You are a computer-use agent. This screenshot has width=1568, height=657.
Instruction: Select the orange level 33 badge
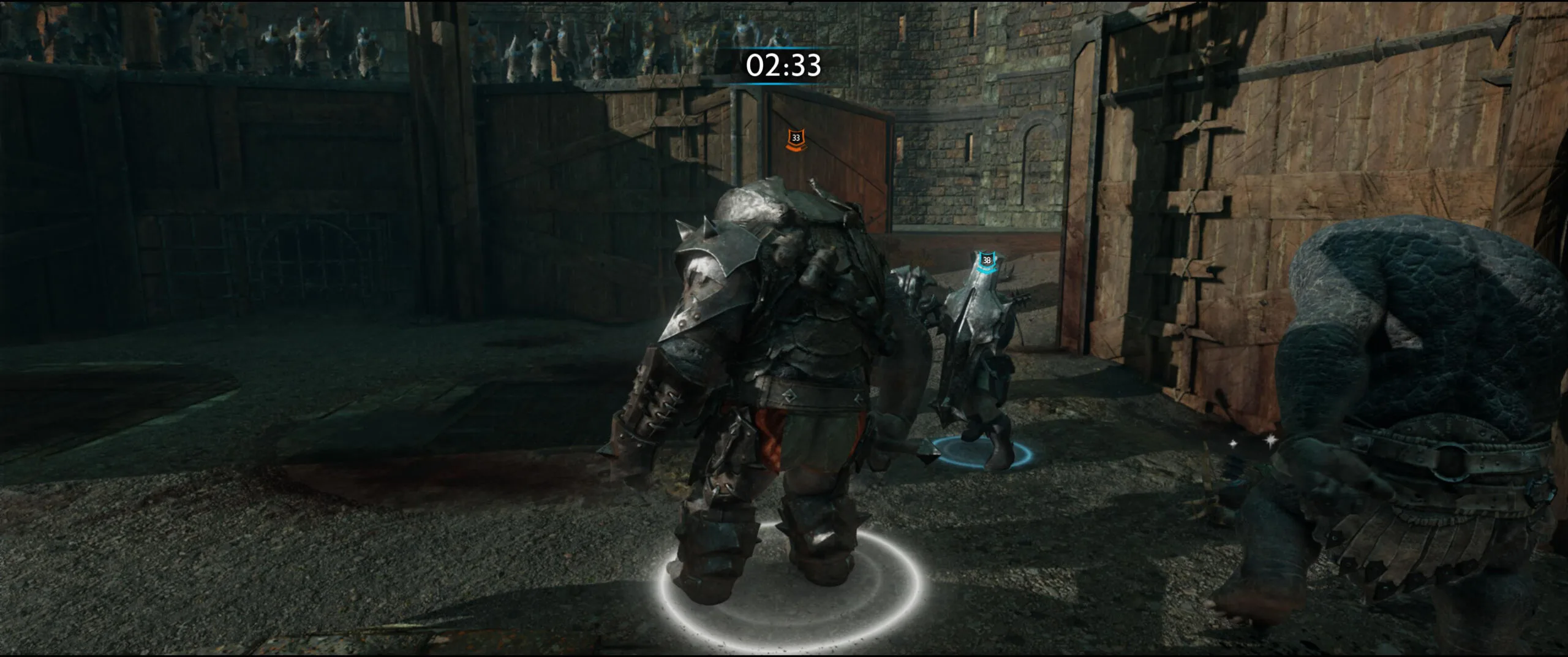(796, 139)
